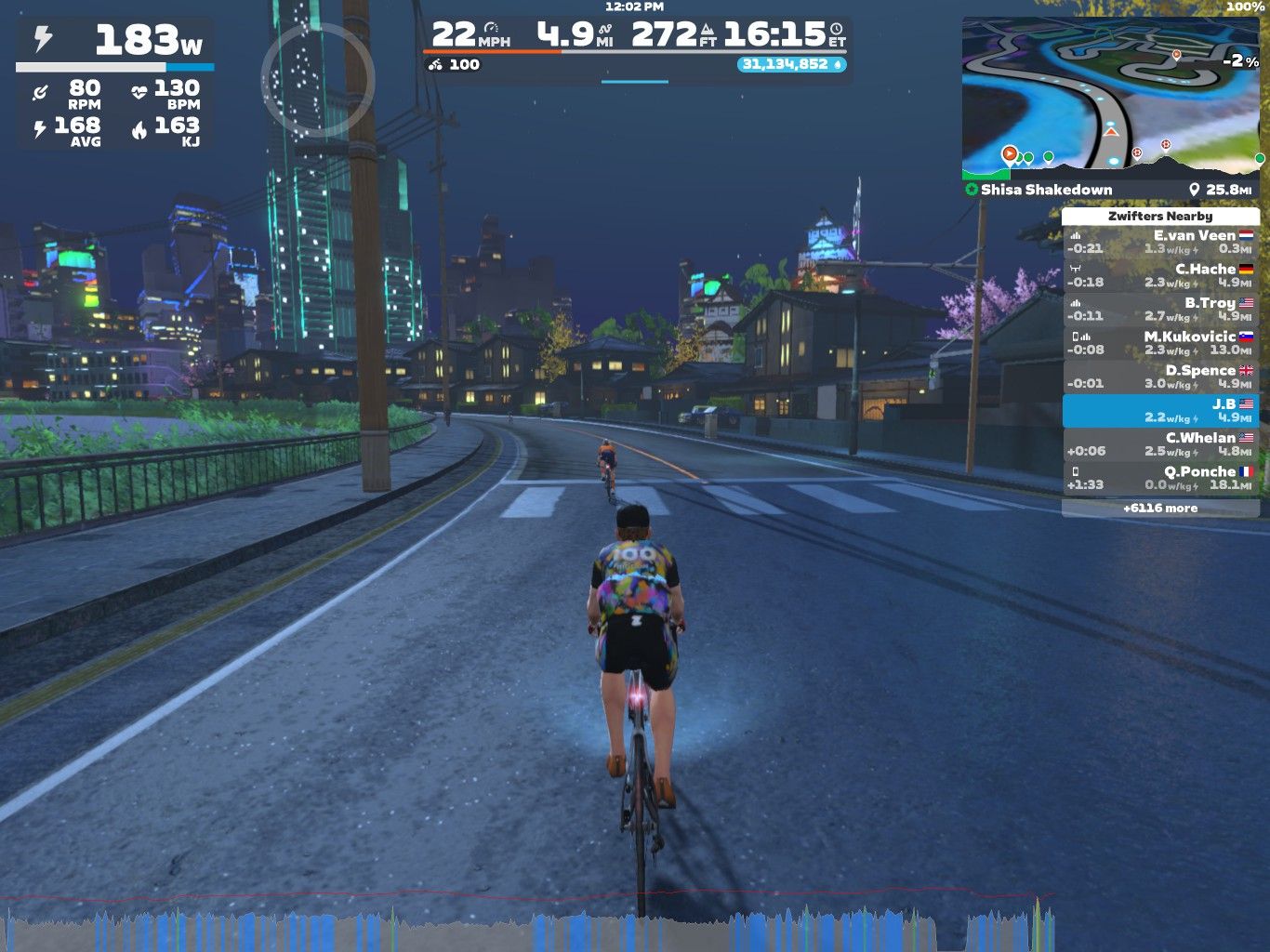This screenshot has height=952, width=1270.
Task: Select E.van Veen in Zwifters Nearby
Action: coord(1160,242)
